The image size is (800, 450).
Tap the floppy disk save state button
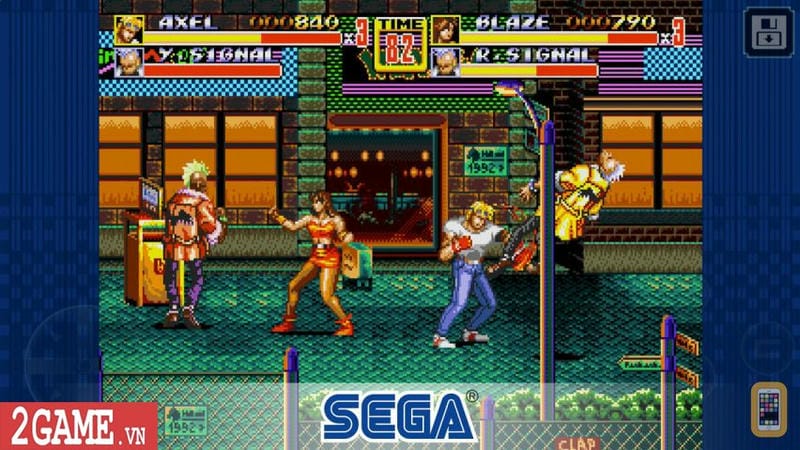[764, 32]
